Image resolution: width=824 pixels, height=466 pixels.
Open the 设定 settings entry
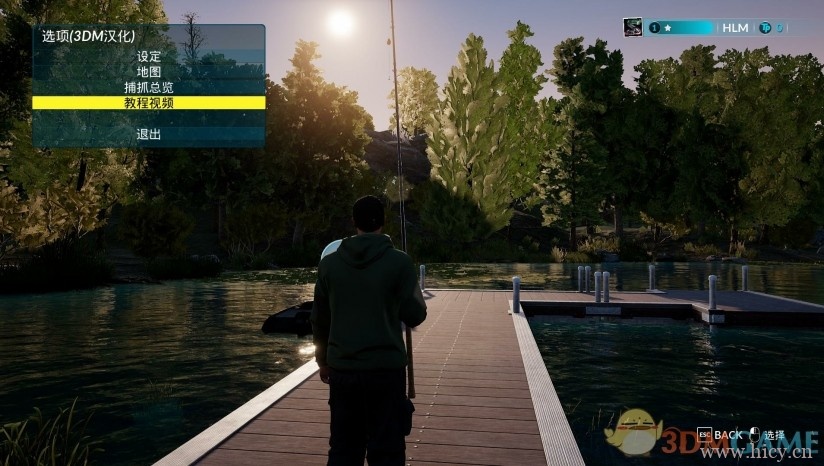149,57
